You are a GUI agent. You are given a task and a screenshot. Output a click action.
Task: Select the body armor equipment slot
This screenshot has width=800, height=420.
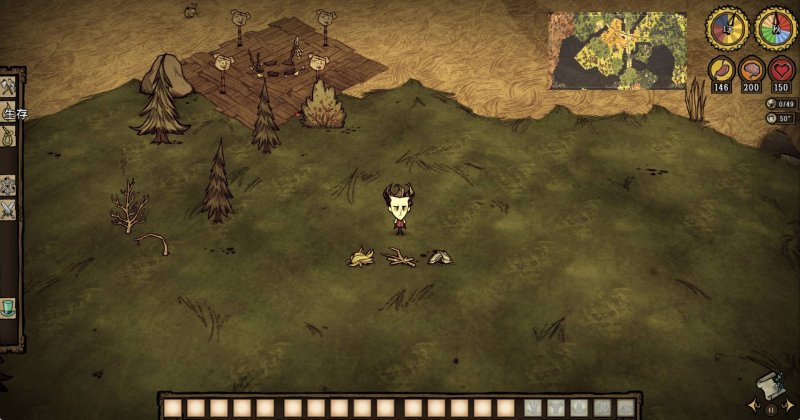click(557, 408)
